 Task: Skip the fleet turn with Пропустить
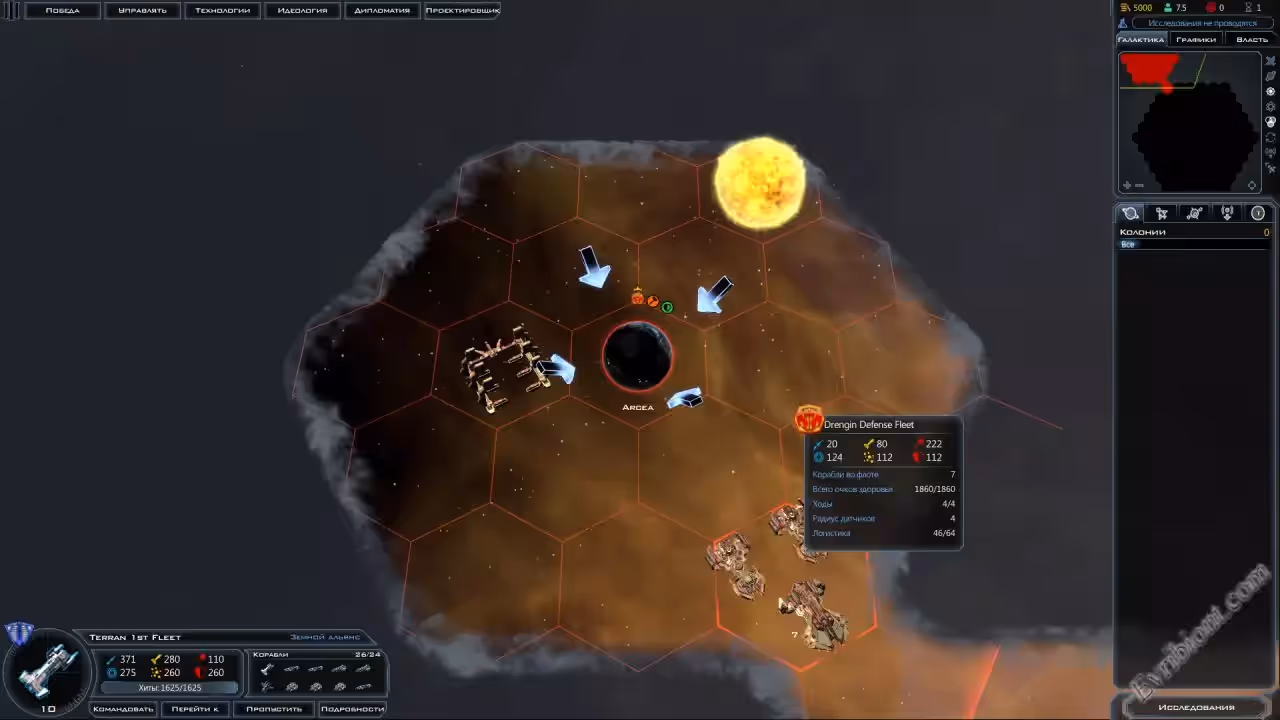[x=274, y=709]
